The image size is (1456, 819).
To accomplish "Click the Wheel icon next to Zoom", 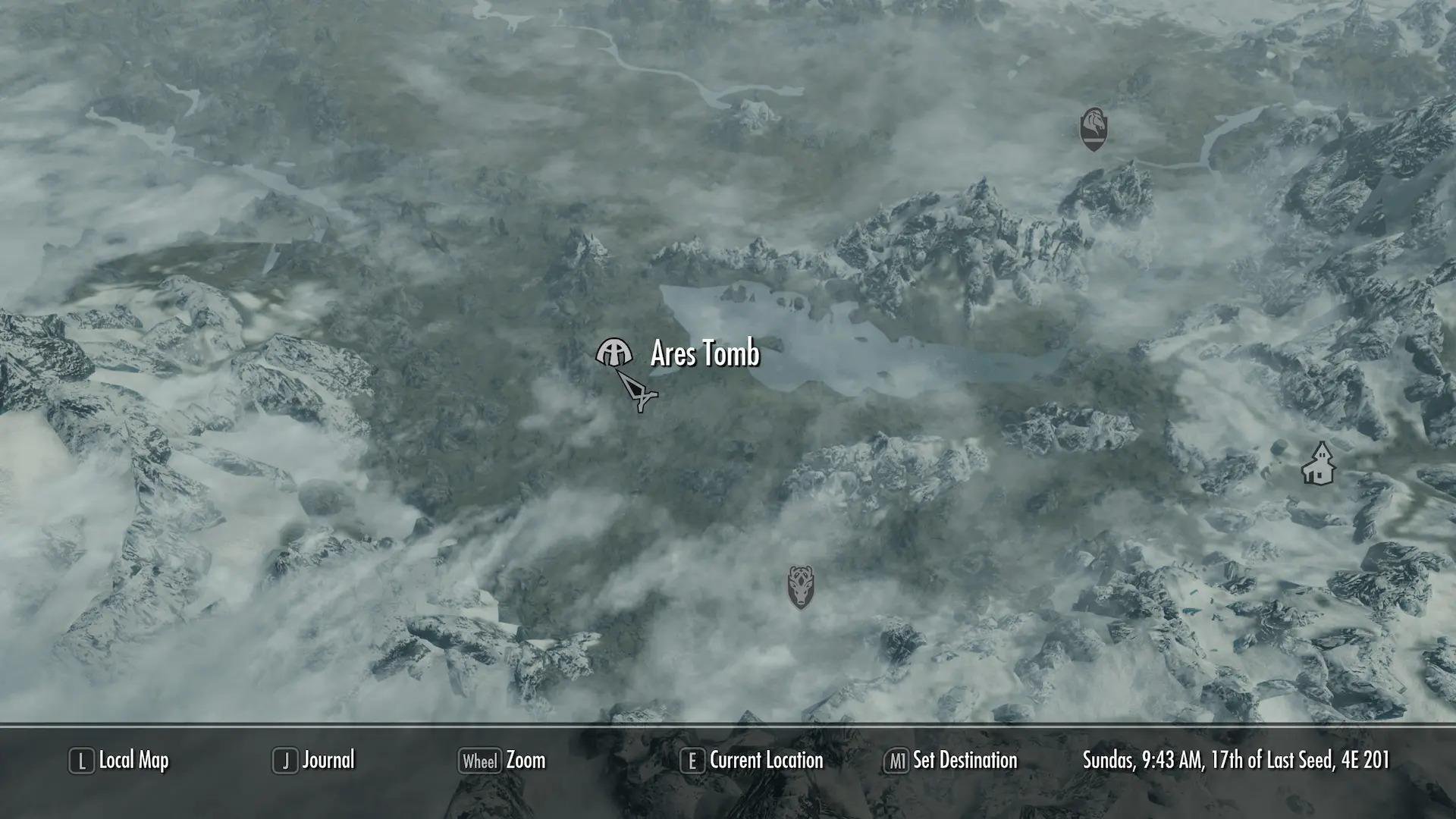I will (479, 761).
